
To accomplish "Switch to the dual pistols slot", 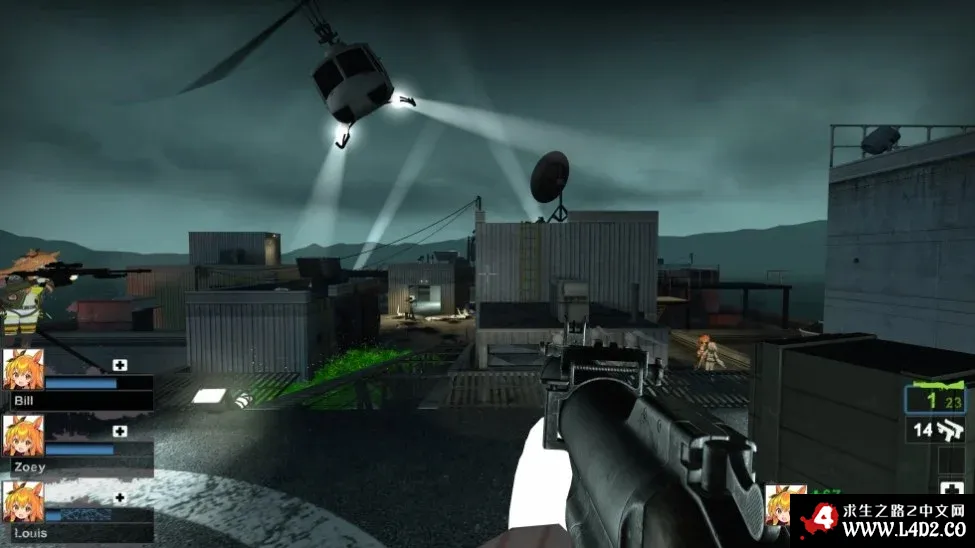I will (937, 431).
